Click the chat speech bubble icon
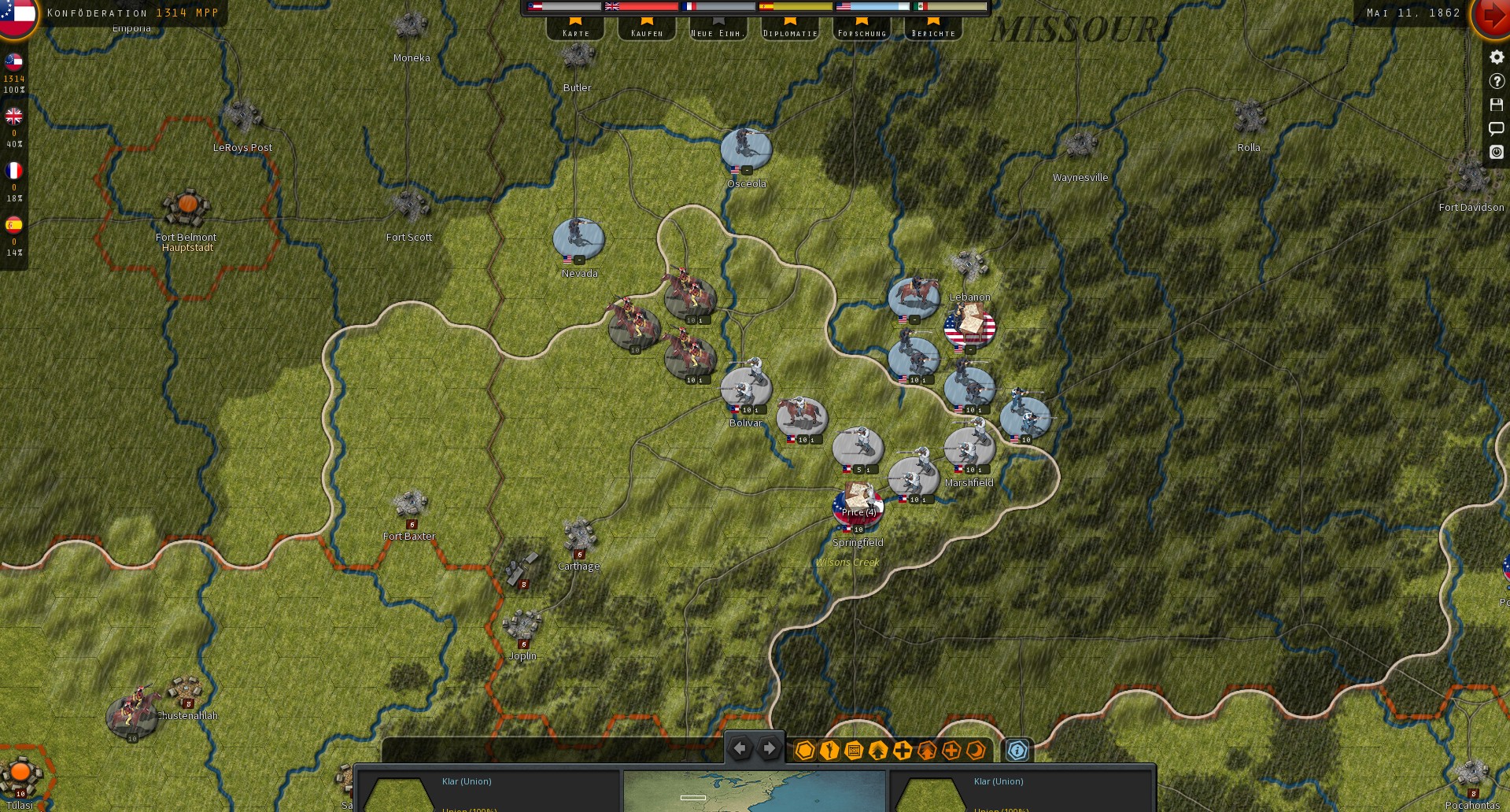 pos(1497,128)
